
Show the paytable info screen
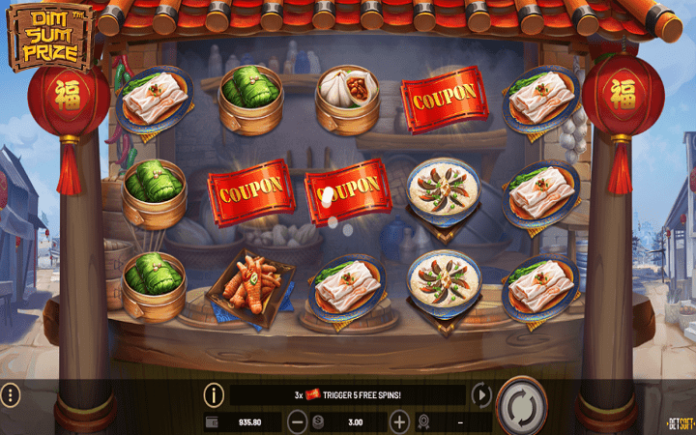click(213, 395)
